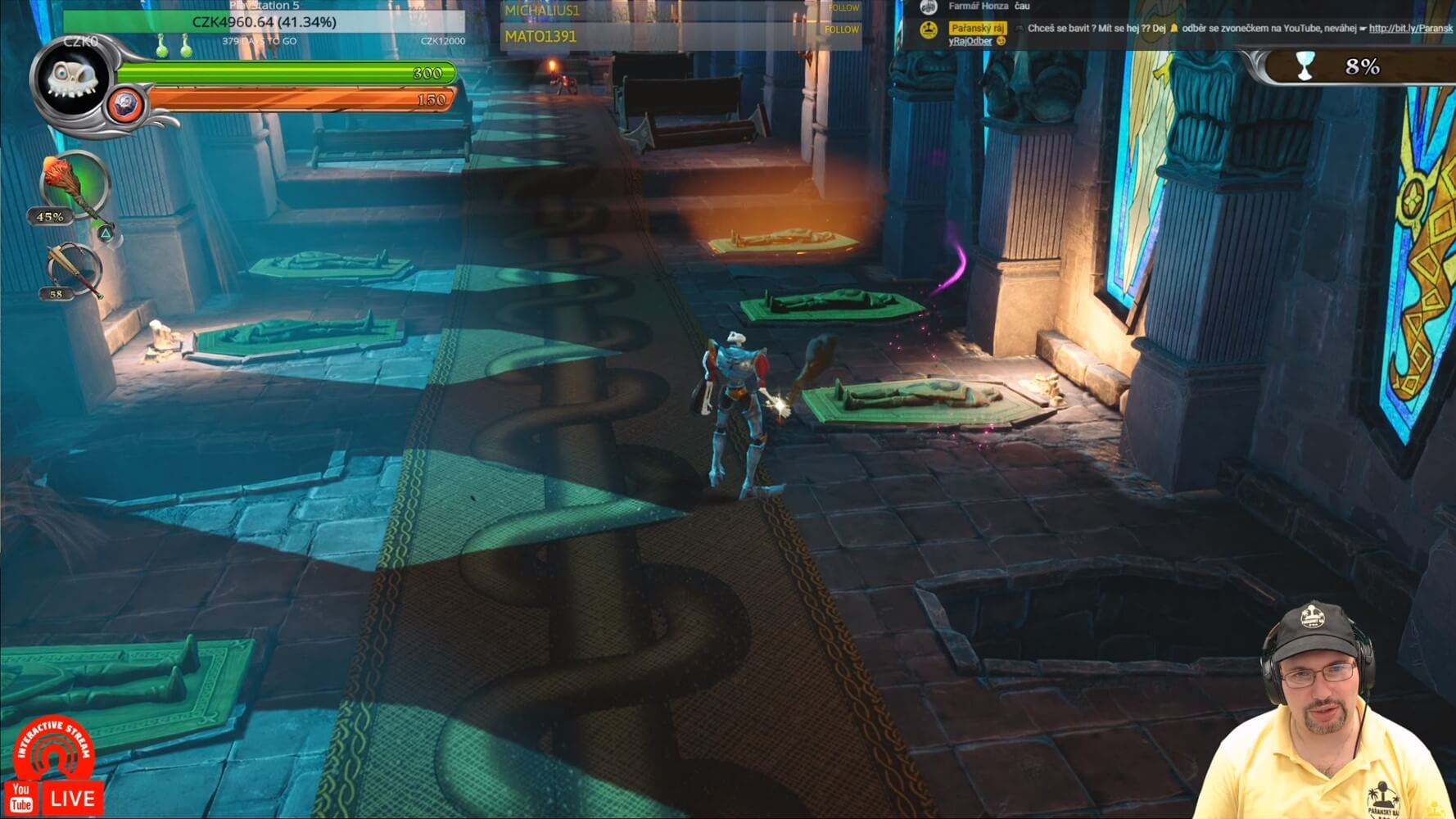
Task: Select the crossbow weapon icon
Action: coord(73,269)
